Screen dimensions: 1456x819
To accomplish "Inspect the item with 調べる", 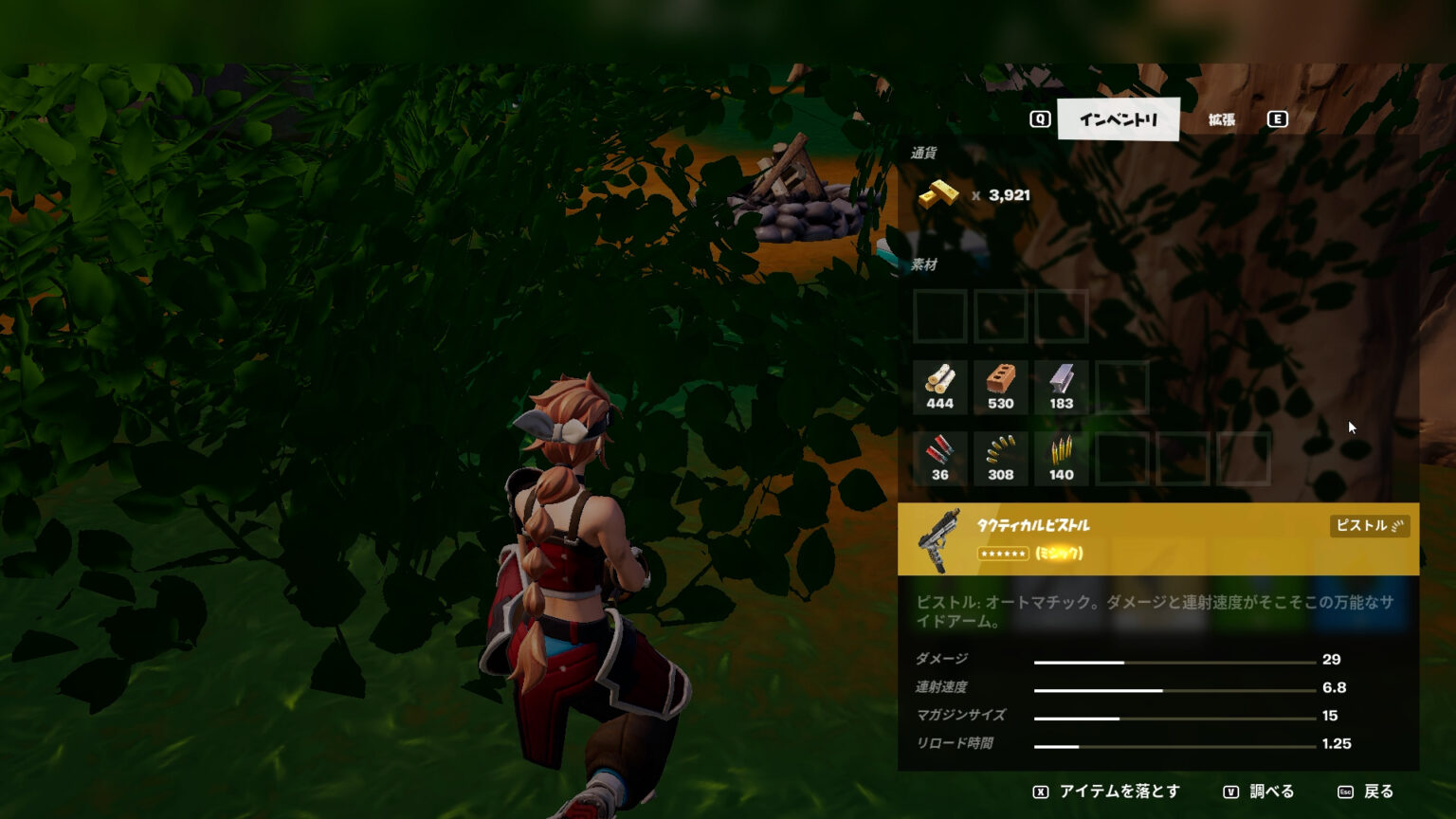I will pyautogui.click(x=1259, y=792).
